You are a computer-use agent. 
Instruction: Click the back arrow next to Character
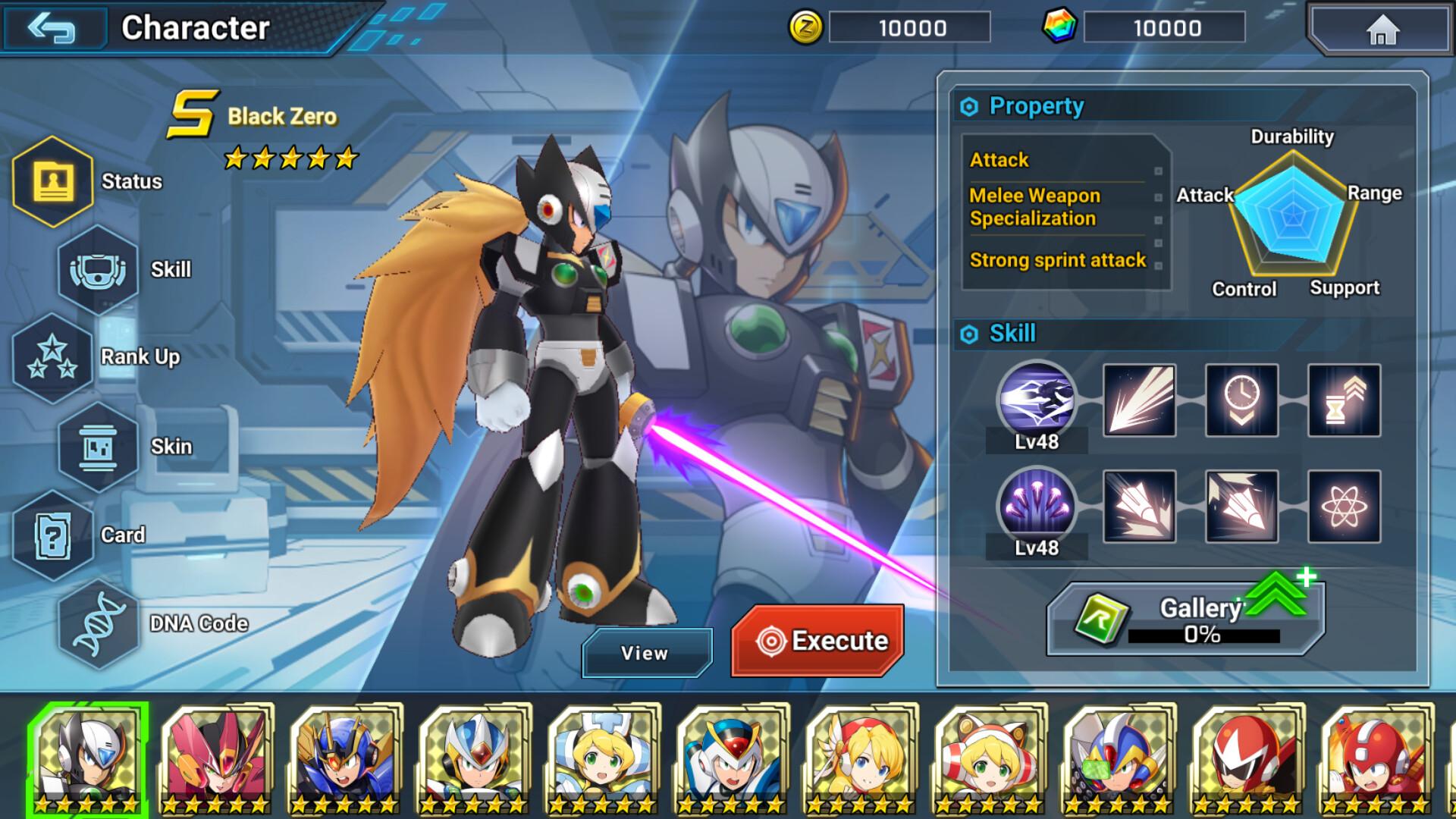coord(55,30)
